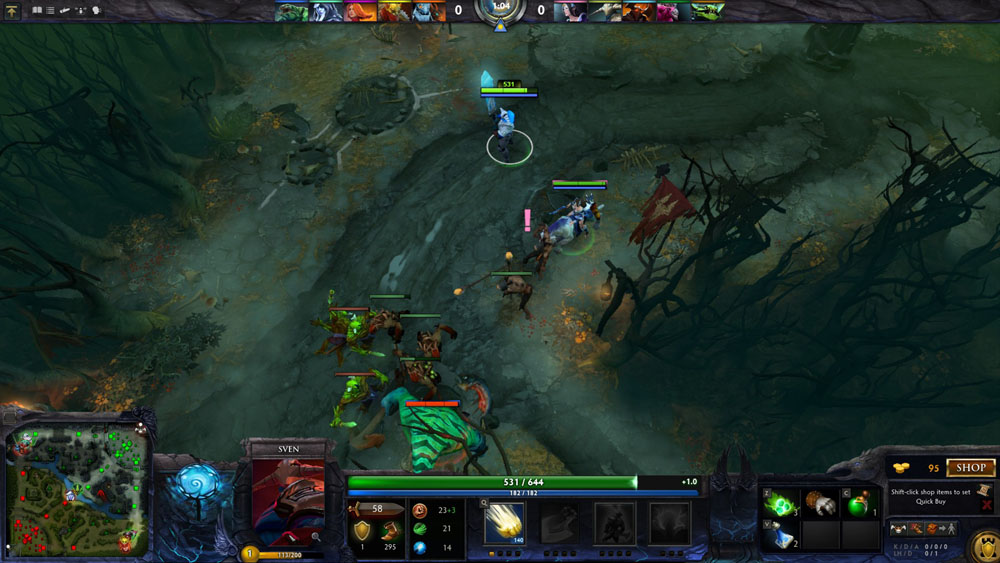Click the day-night game clock
The width and height of the screenshot is (1000, 563).
tap(499, 10)
